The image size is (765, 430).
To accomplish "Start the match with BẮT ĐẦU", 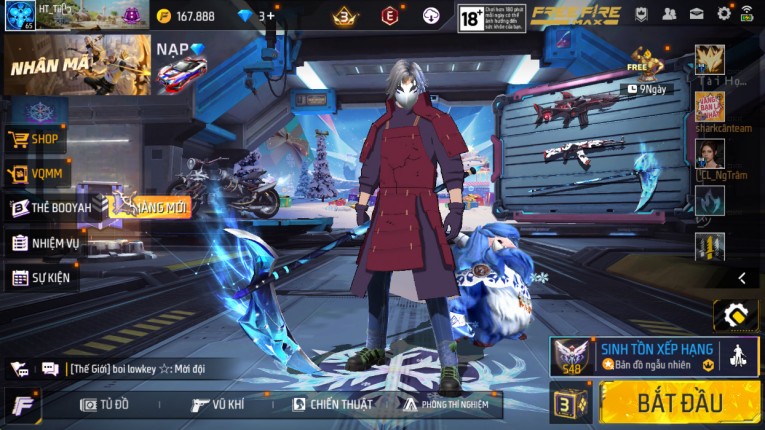I will 679,402.
